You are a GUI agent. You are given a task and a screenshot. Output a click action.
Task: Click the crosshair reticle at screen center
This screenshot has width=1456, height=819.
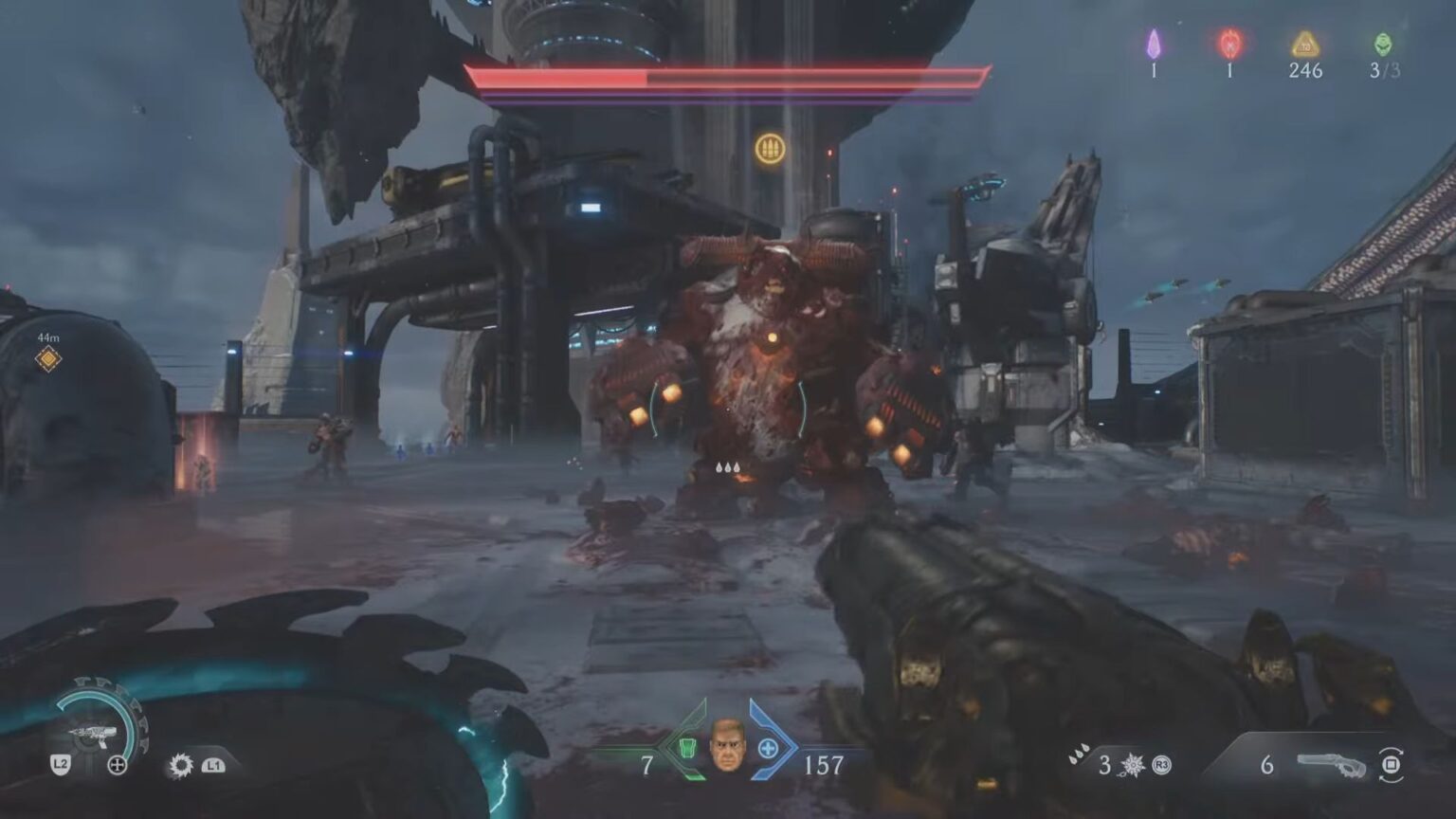(x=728, y=409)
